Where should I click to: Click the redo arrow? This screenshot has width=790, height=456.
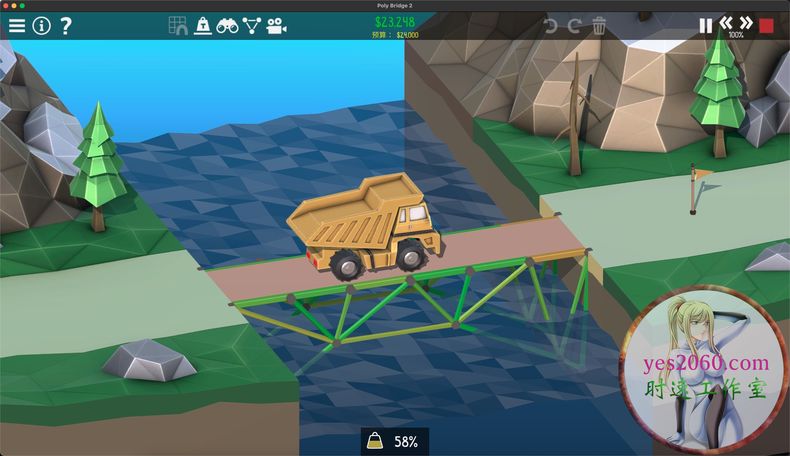[574, 26]
